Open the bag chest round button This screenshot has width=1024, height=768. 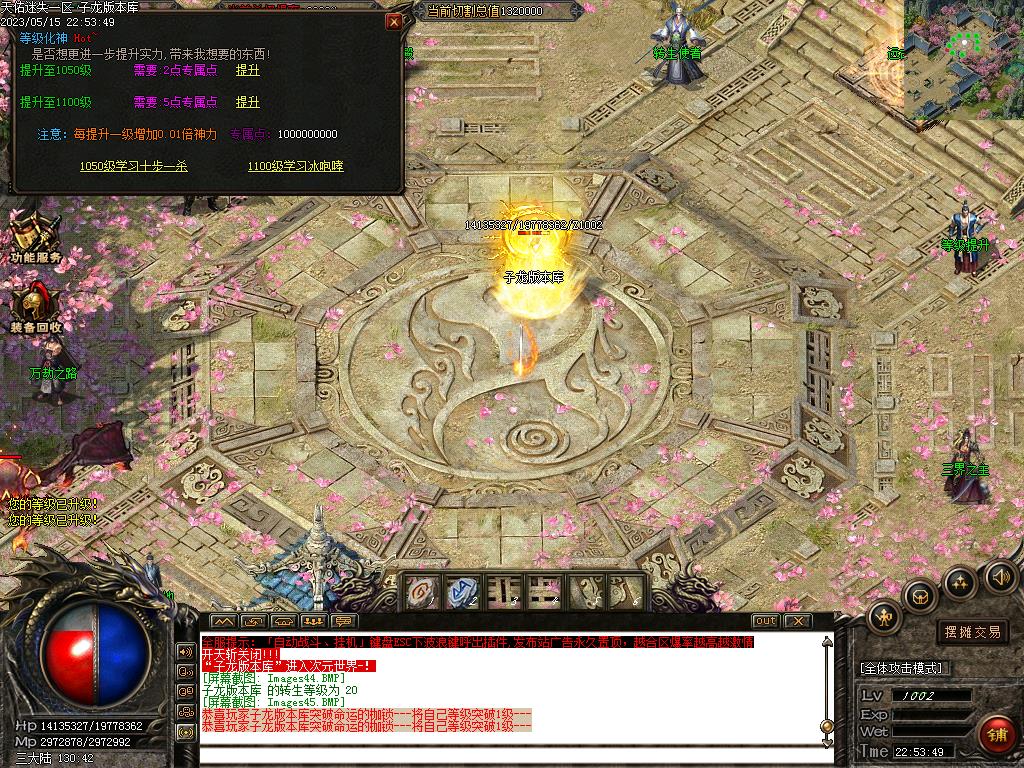[919, 596]
